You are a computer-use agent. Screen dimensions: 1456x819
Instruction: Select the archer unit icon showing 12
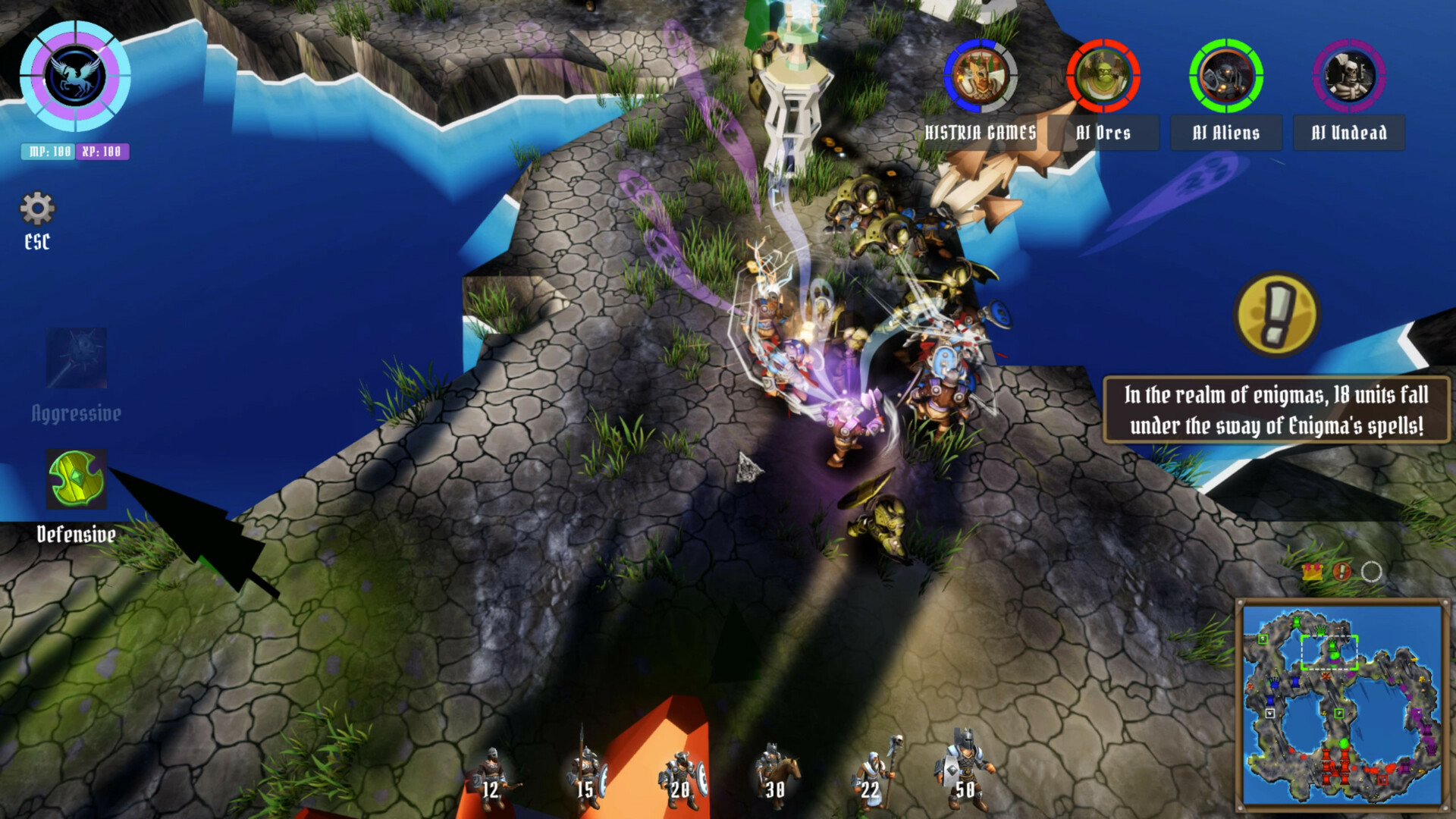493,773
